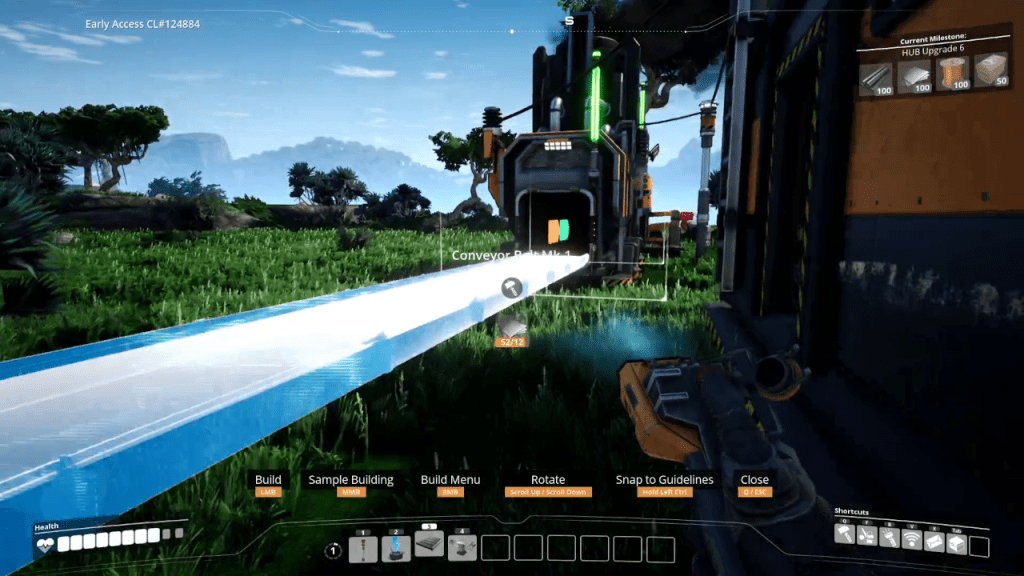This screenshot has height=576, width=1024.
Task: Select the power pole in hotbar slot 1
Action: 363,548
